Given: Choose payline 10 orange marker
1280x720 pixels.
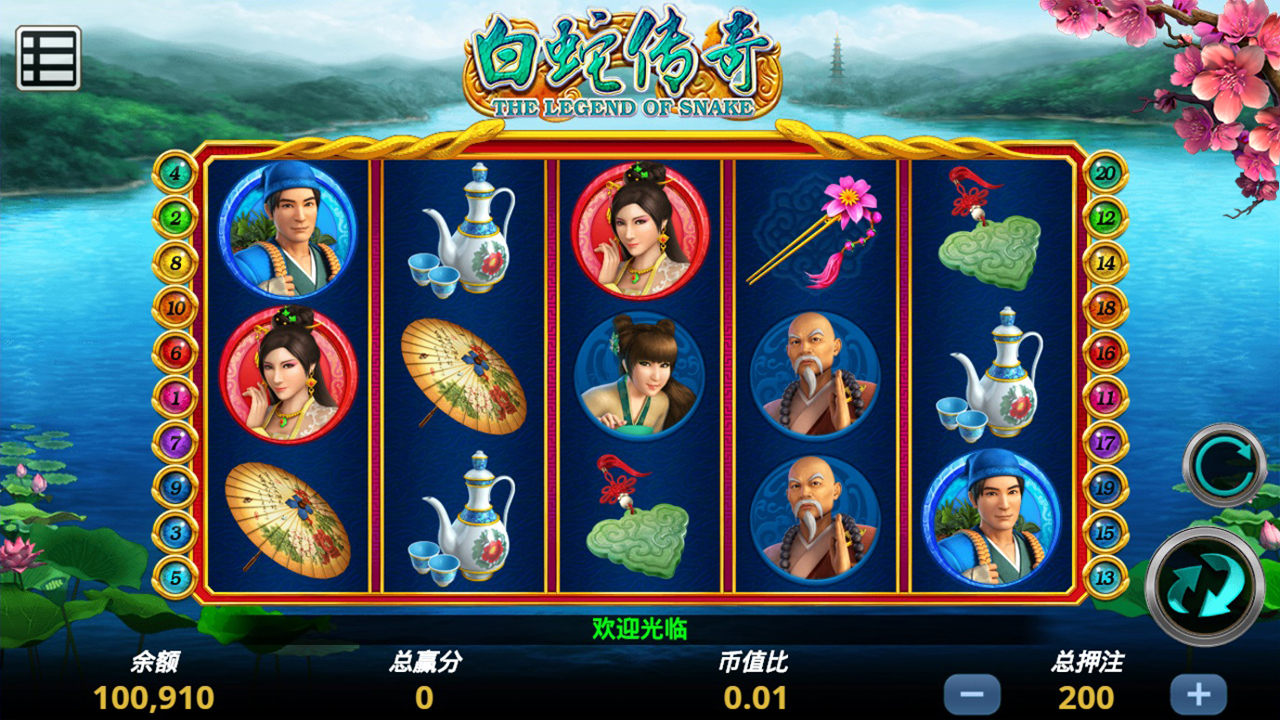Looking at the screenshot, I should click(176, 308).
